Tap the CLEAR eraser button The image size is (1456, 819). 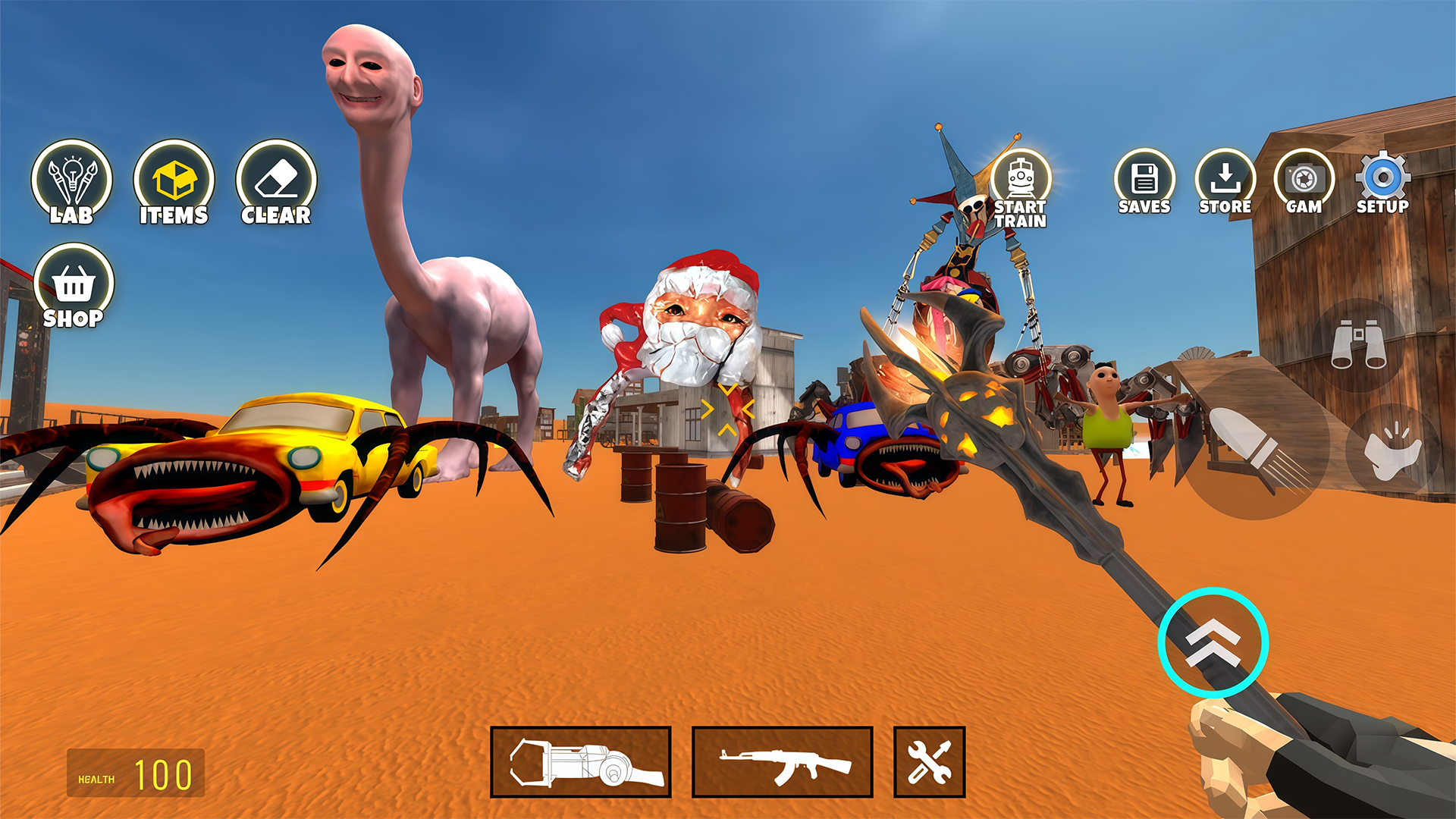pyautogui.click(x=276, y=183)
